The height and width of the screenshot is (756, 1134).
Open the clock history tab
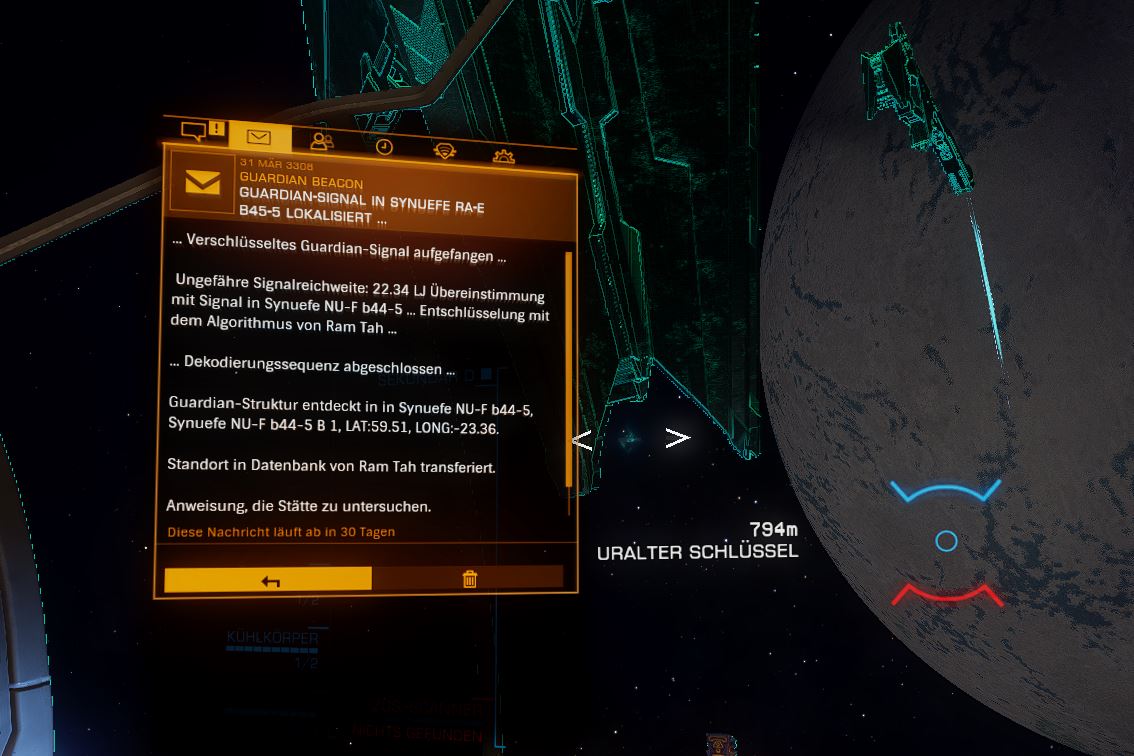(384, 147)
